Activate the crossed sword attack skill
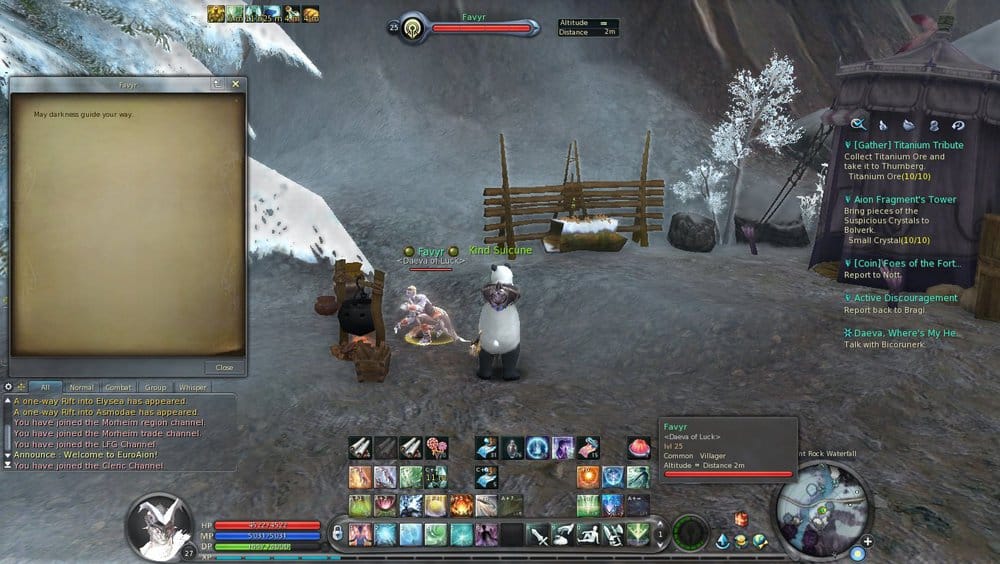Image resolution: width=1000 pixels, height=564 pixels. (x=538, y=534)
